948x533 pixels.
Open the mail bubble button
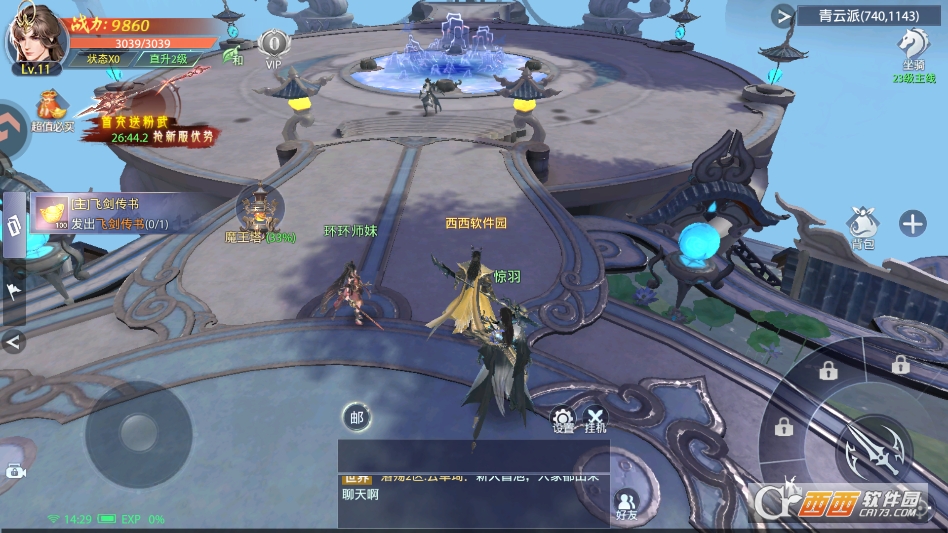click(x=357, y=417)
